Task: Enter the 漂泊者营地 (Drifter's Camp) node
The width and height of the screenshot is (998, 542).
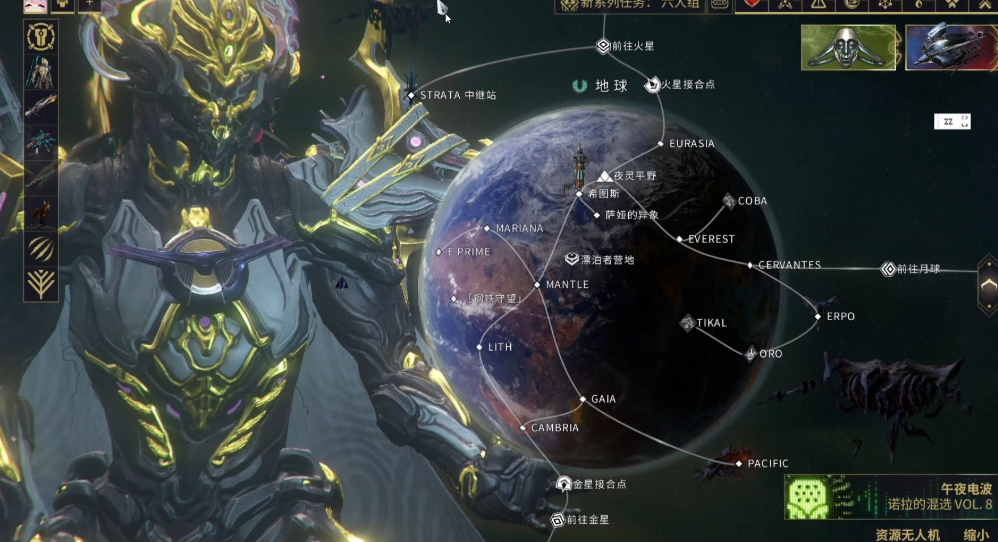Action: pyautogui.click(x=572, y=259)
